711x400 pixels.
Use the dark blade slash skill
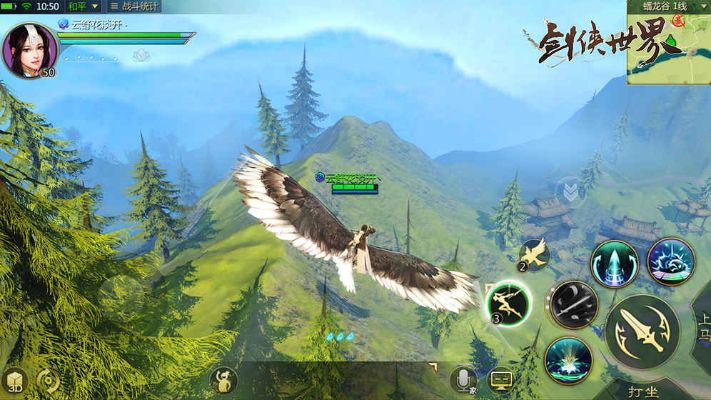click(x=574, y=303)
